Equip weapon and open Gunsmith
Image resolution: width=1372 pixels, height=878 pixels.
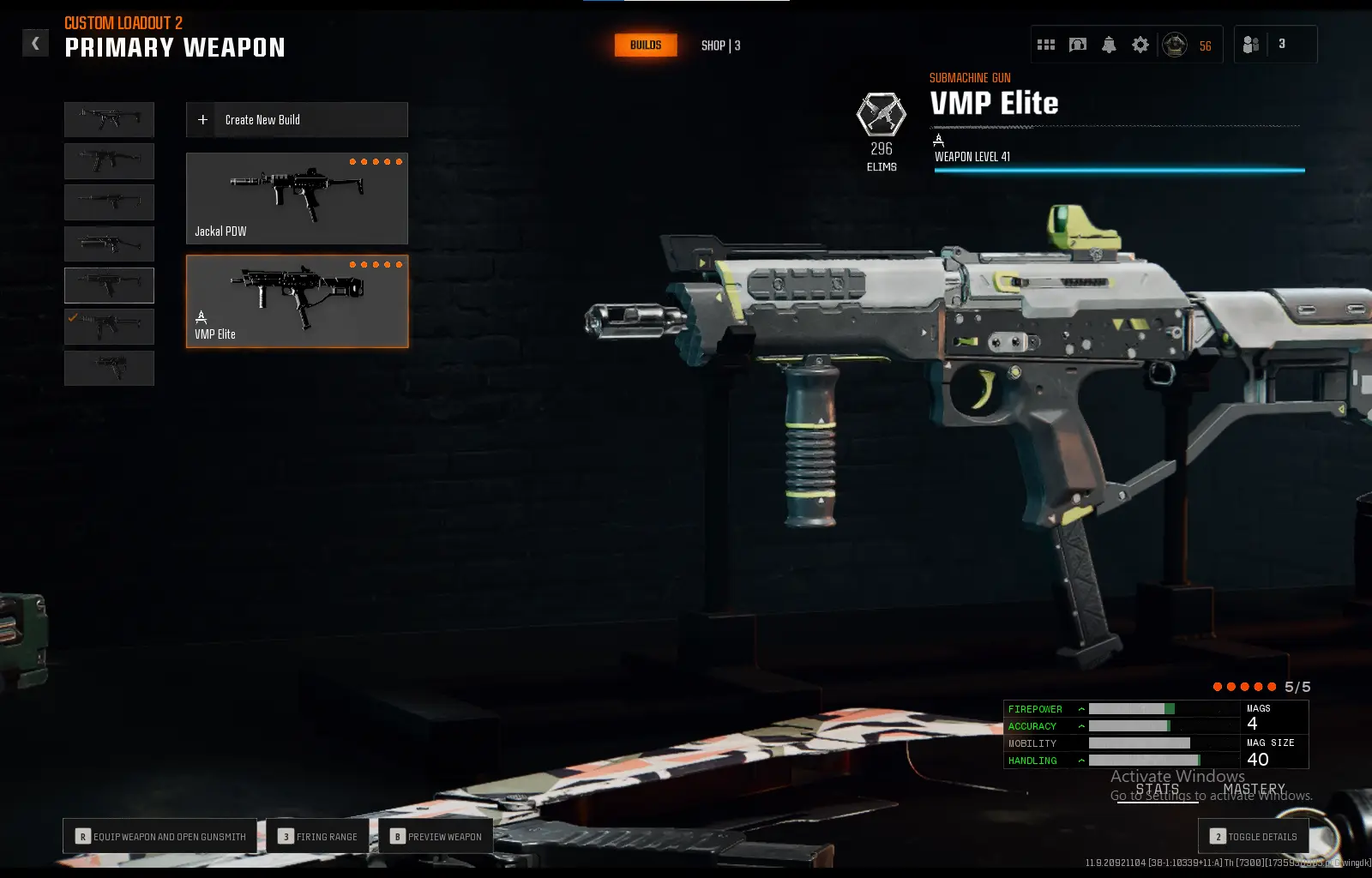160,836
